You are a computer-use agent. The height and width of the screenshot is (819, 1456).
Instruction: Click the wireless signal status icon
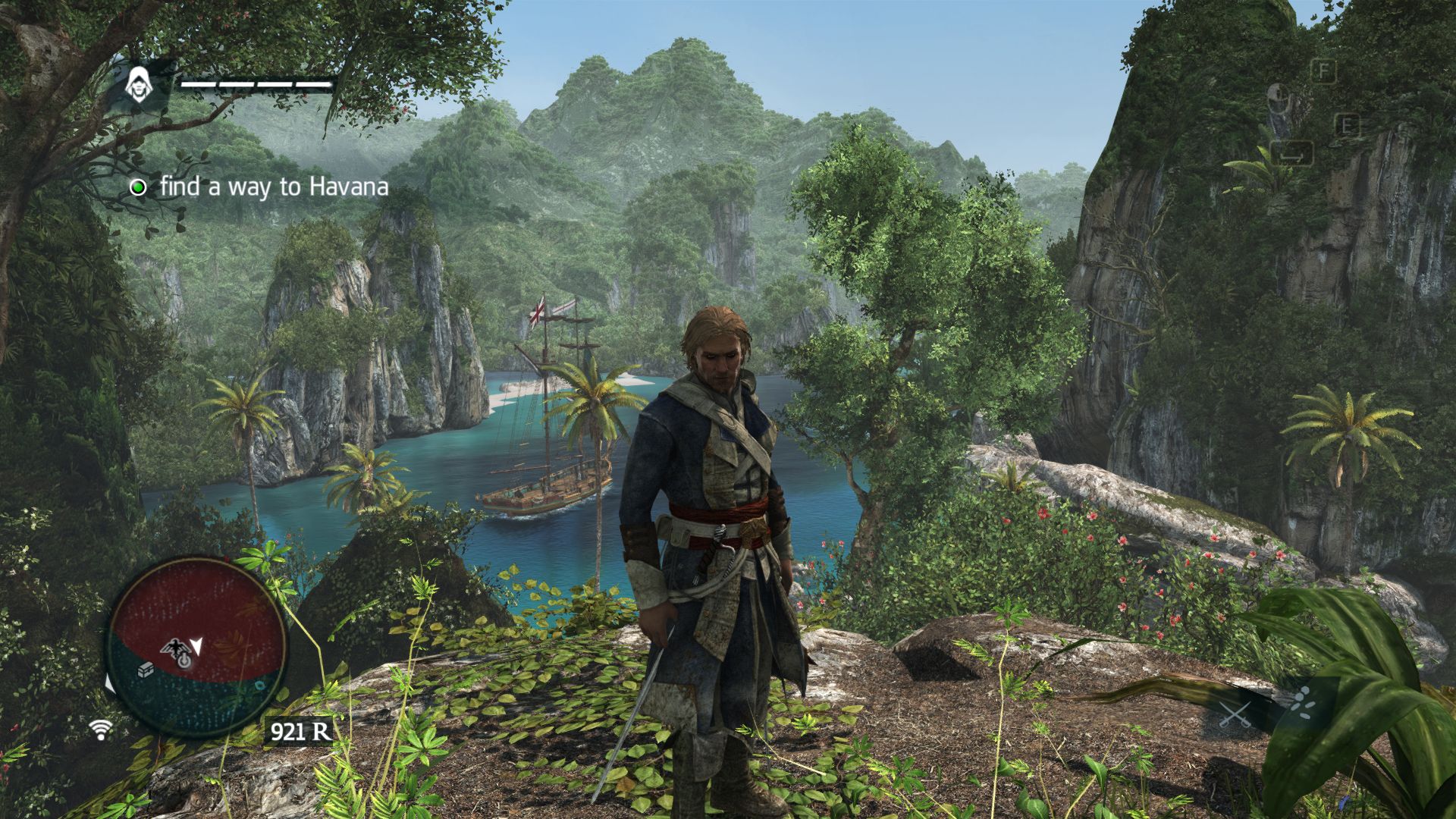[99, 729]
